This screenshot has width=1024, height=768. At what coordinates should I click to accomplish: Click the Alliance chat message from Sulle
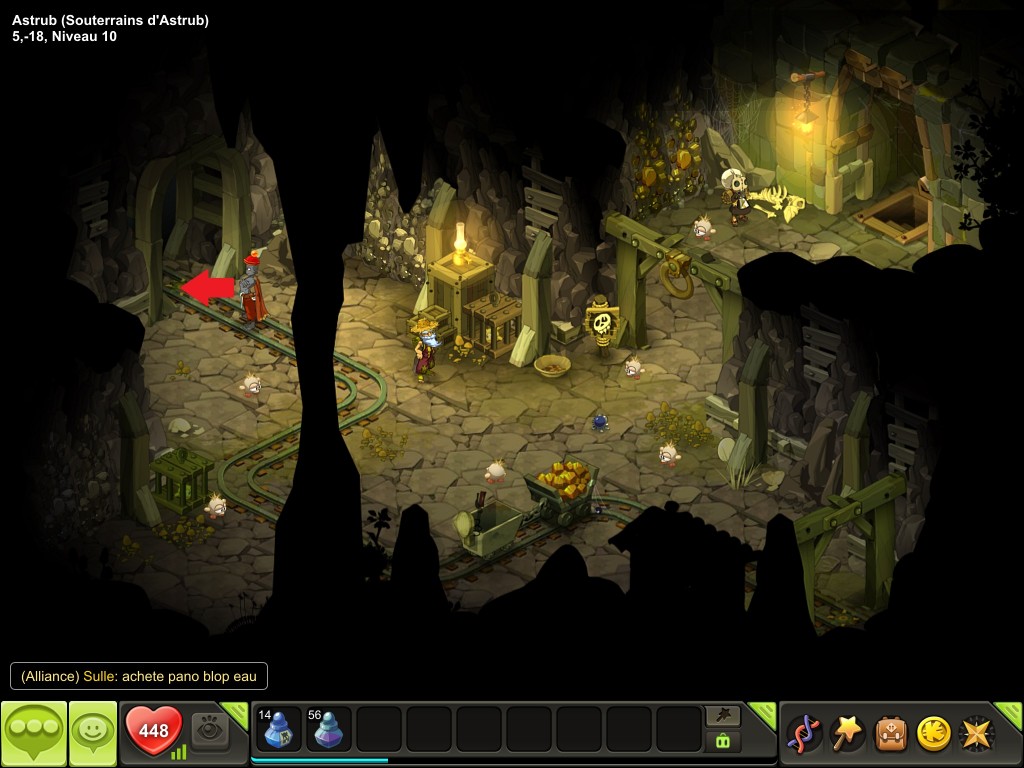tap(139, 677)
